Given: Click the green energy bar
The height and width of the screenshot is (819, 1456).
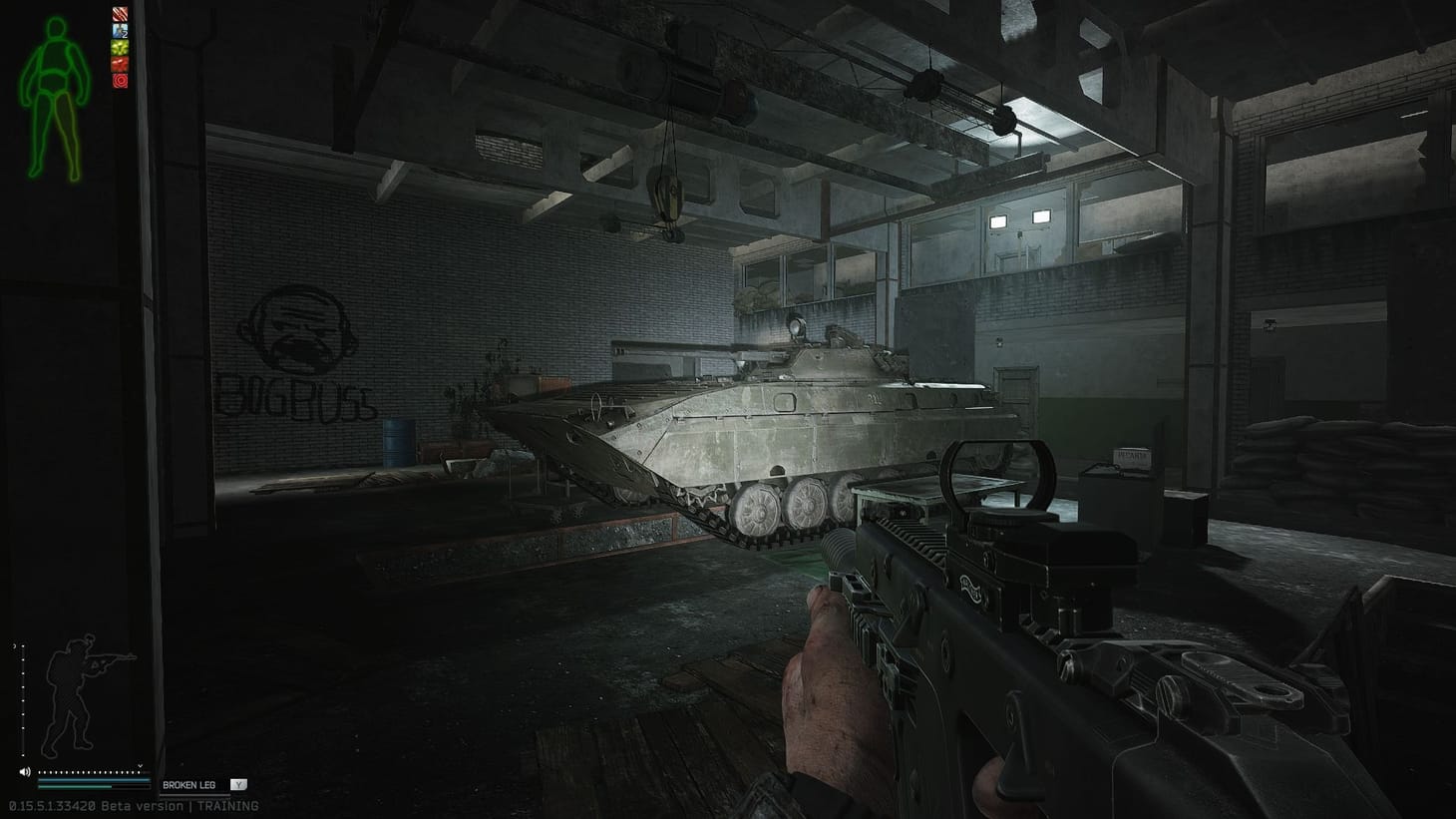Looking at the screenshot, I should tap(74, 787).
